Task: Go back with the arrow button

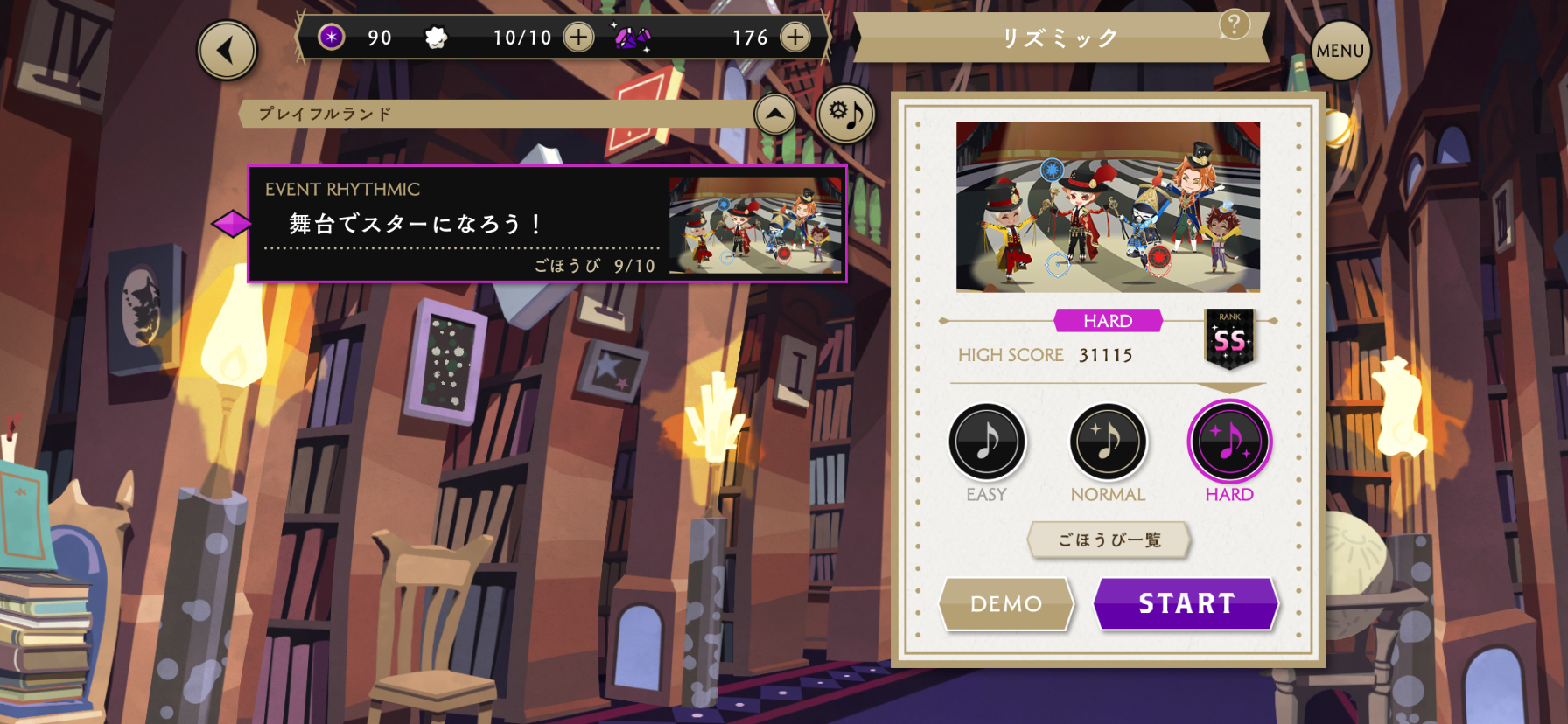Action: [x=227, y=51]
